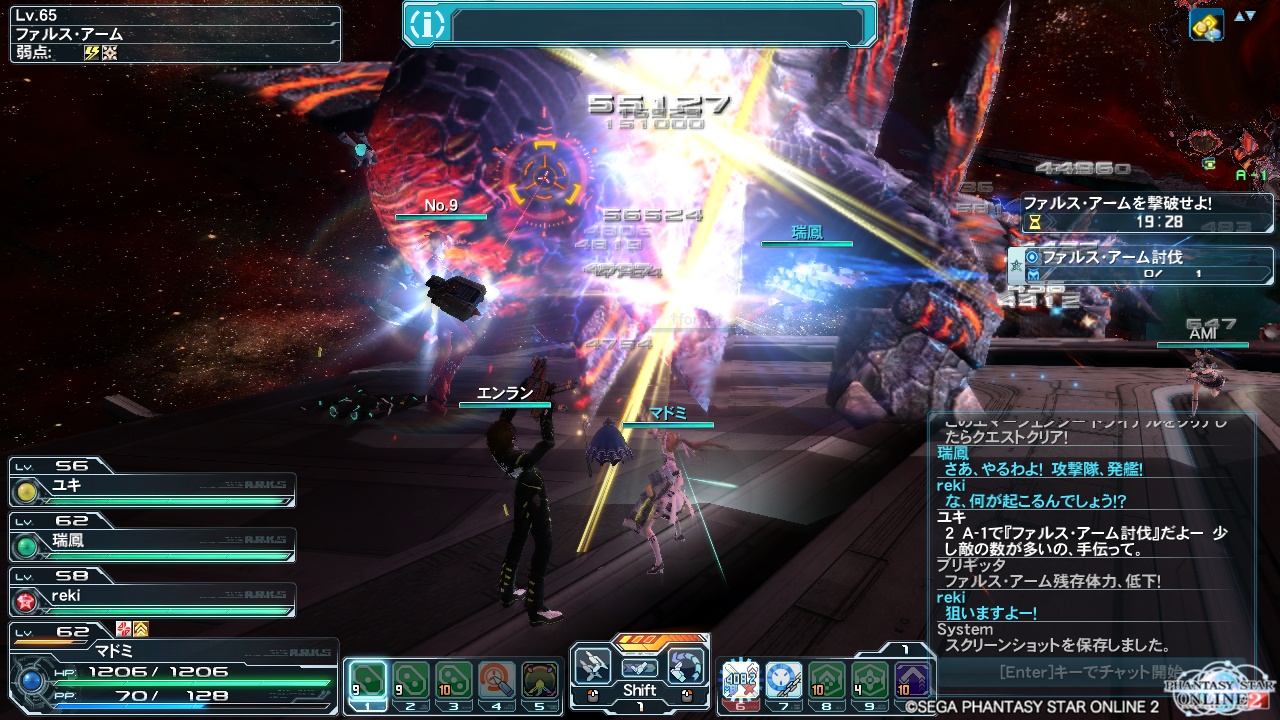Viewport: 1280px width, 720px height.
Task: Toggle the small arrows beside the ticket icon
Action: (x=1244, y=16)
